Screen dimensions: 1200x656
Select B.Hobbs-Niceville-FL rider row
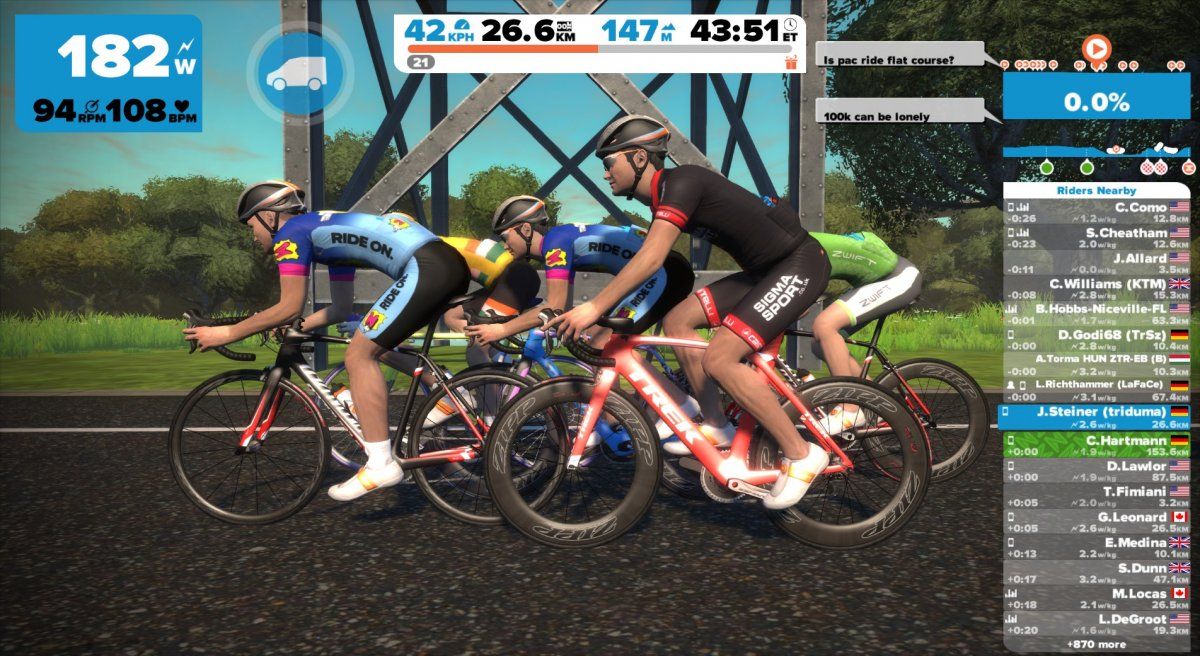pos(1097,314)
